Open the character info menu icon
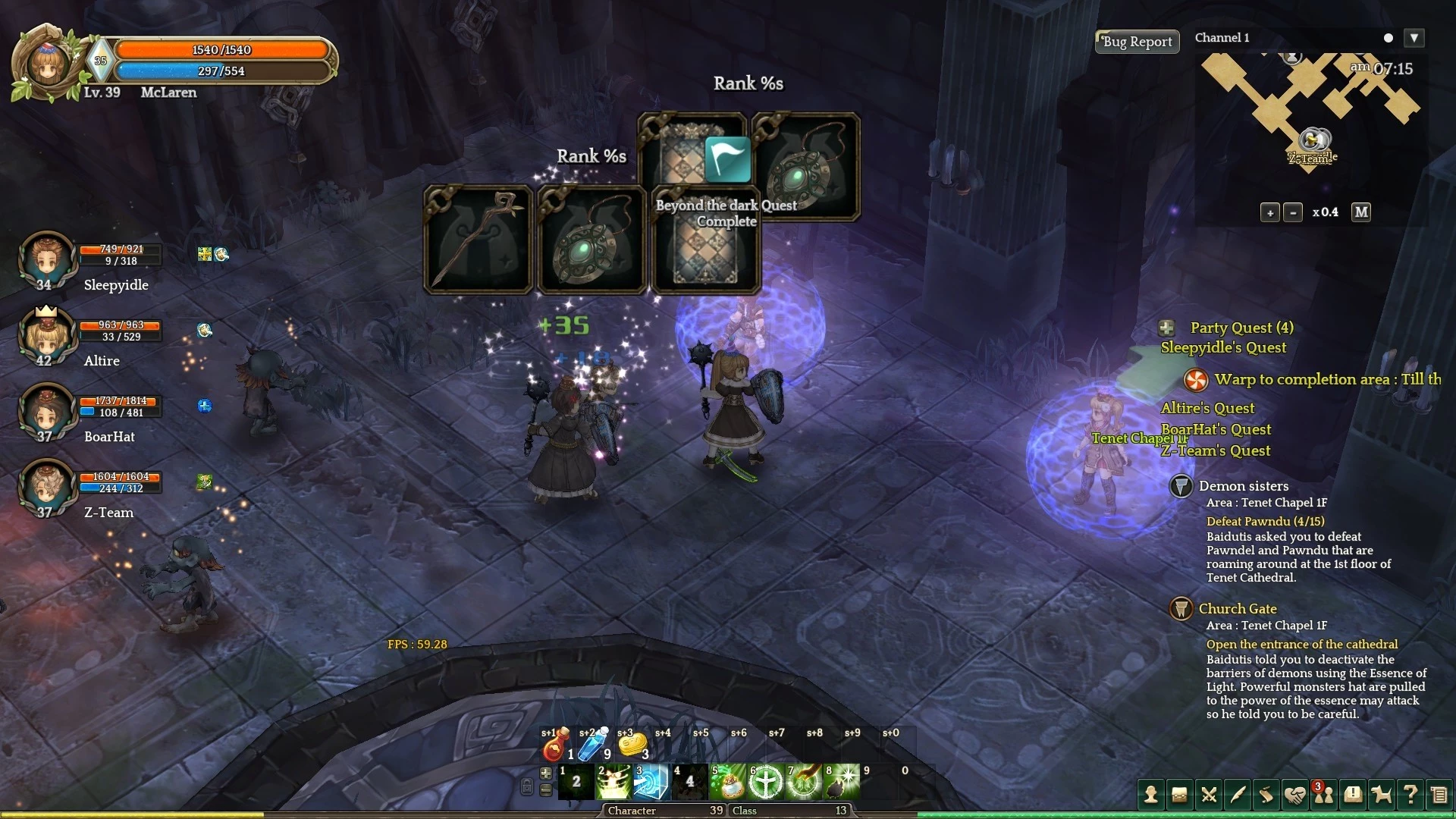 (x=1151, y=795)
